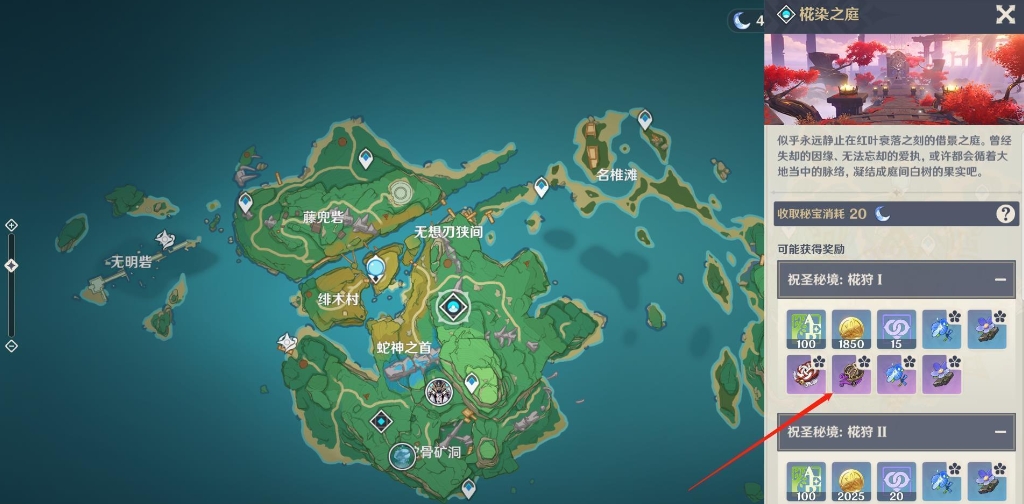Collapse the 椛狩 I reward section
Screen dimensions: 1024x504
pos(999,279)
